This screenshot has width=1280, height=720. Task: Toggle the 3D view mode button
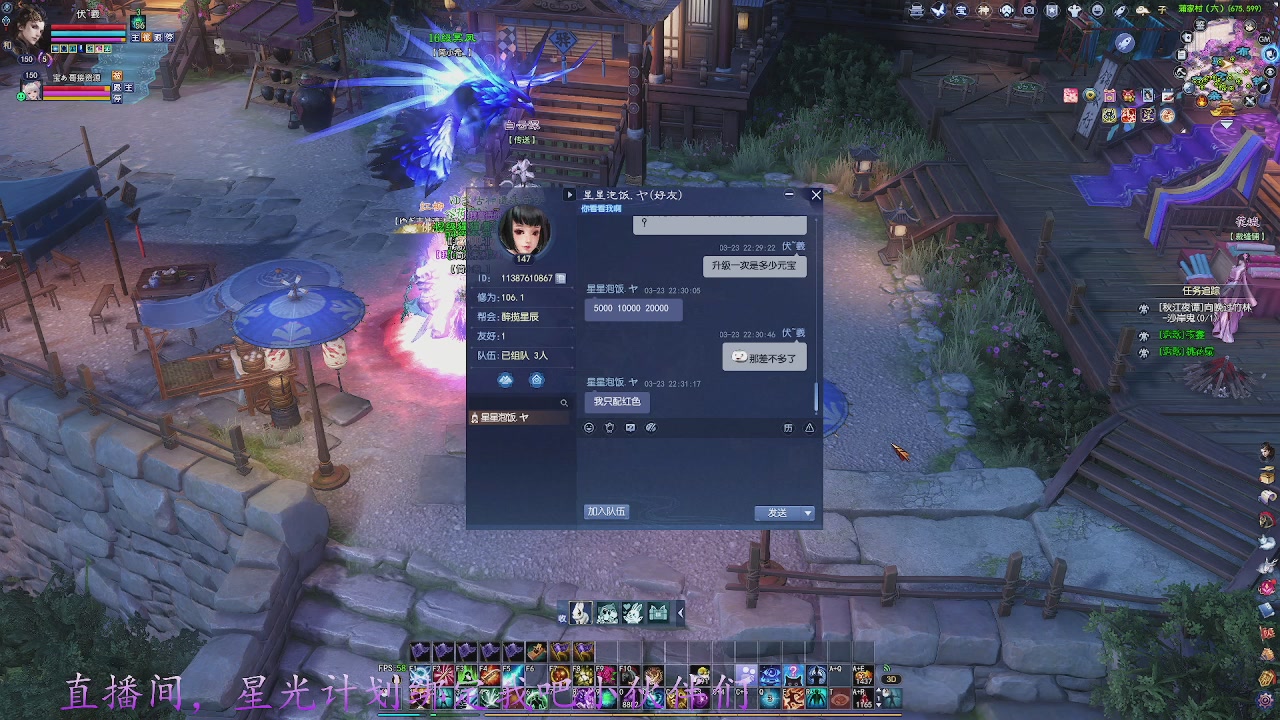point(889,679)
